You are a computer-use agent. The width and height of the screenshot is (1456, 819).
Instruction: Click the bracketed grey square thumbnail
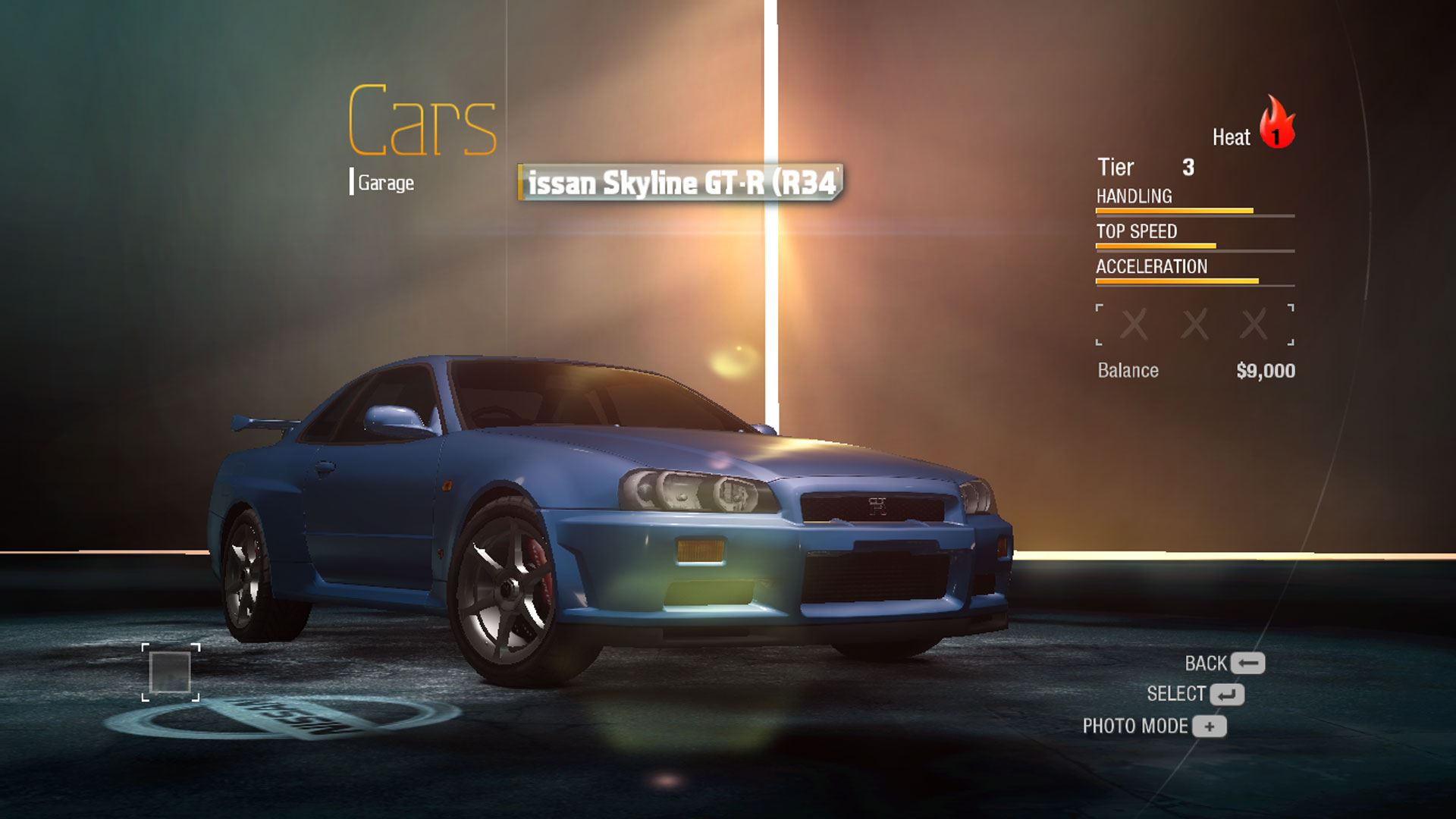(x=171, y=672)
